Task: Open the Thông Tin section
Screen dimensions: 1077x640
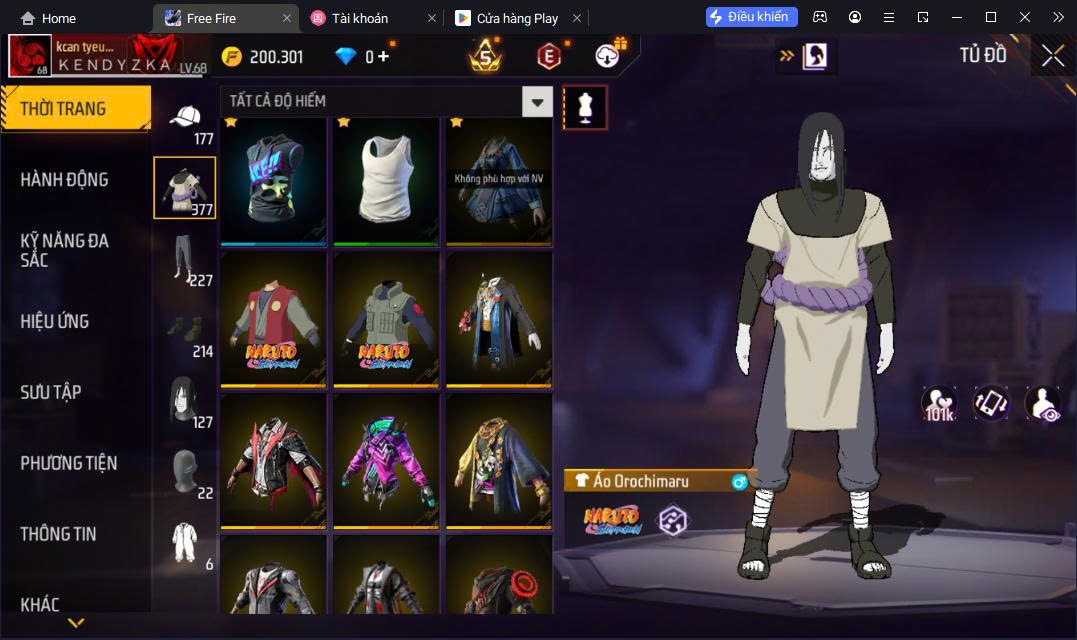Action: click(x=58, y=534)
